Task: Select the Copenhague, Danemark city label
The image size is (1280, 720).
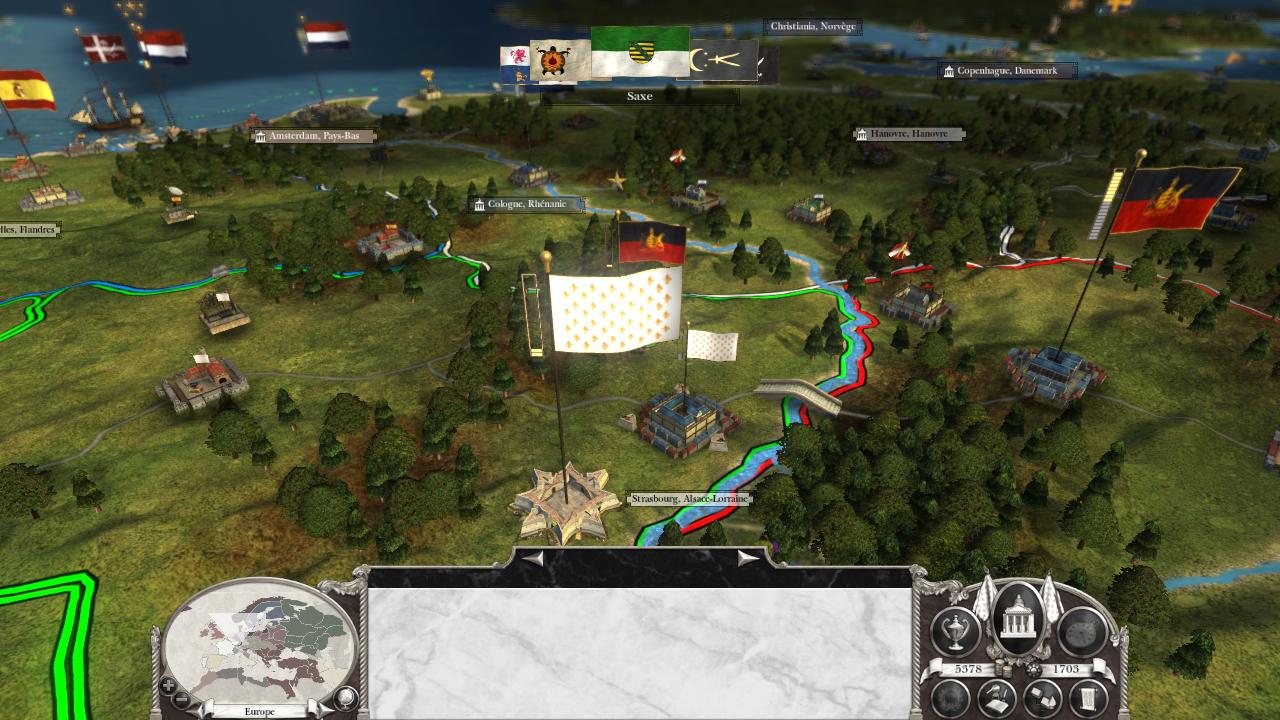Action: pos(1007,71)
